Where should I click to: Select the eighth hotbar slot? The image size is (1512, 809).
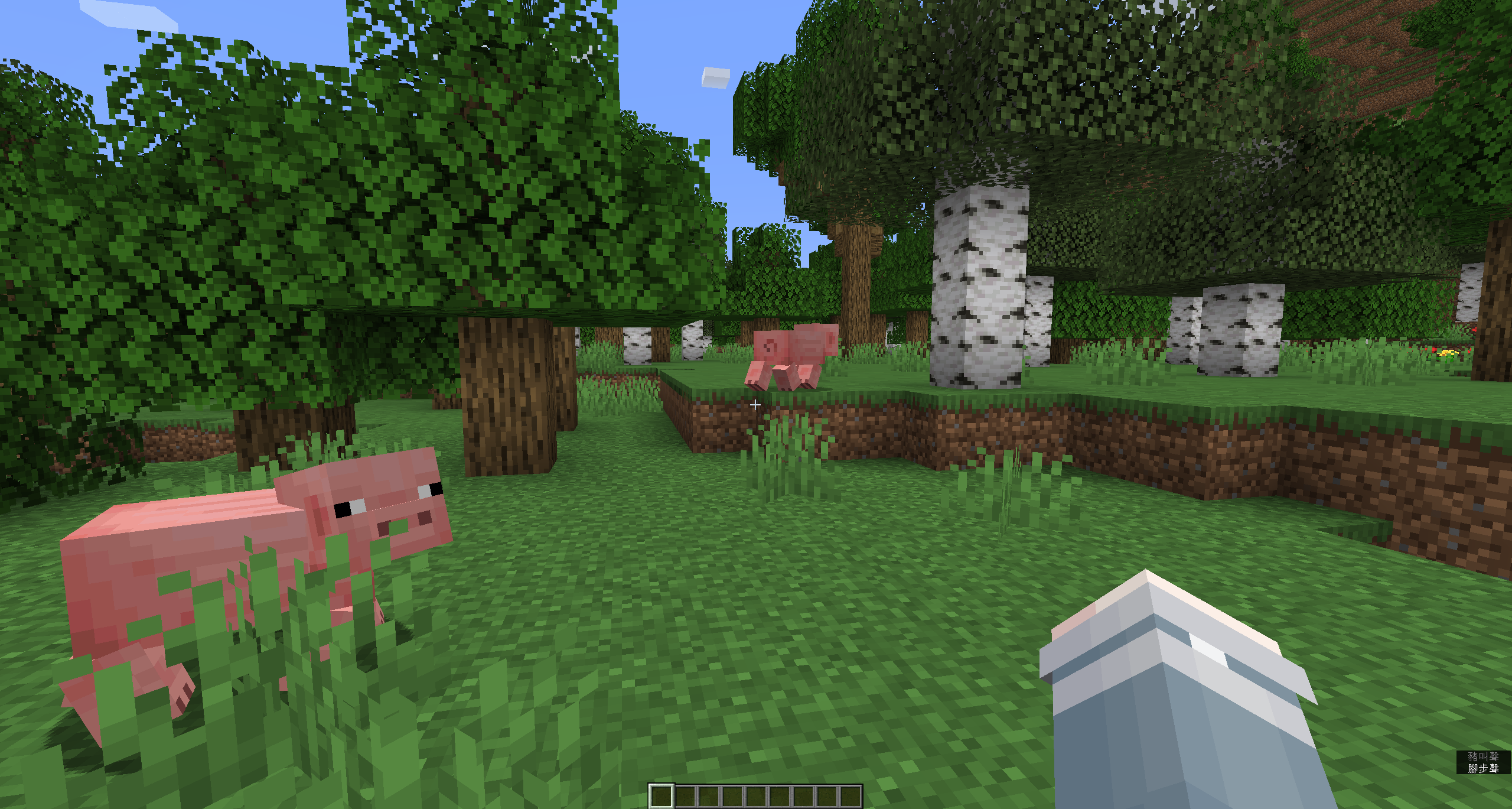[x=827, y=798]
